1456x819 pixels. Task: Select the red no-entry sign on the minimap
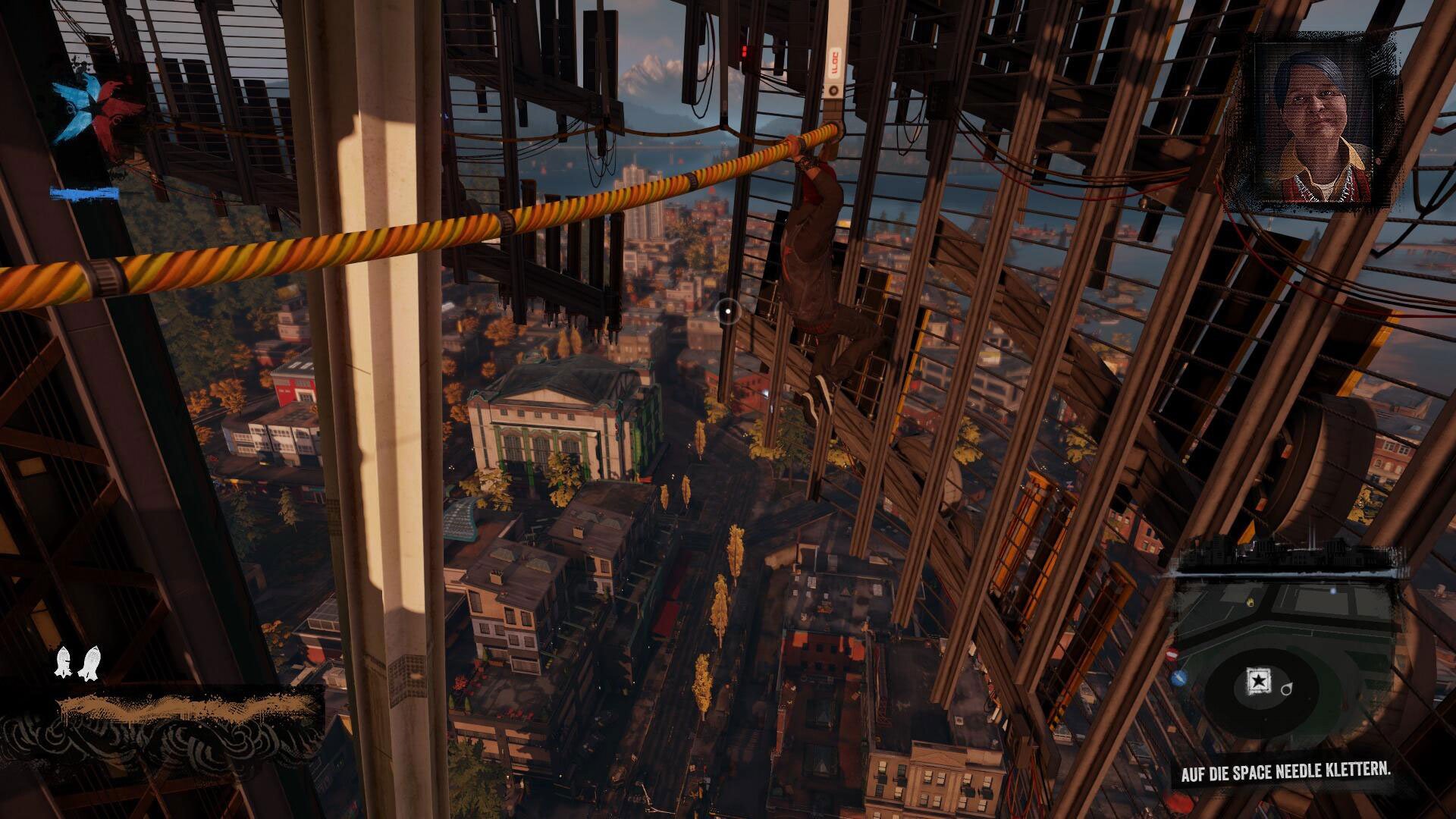(x=1172, y=654)
